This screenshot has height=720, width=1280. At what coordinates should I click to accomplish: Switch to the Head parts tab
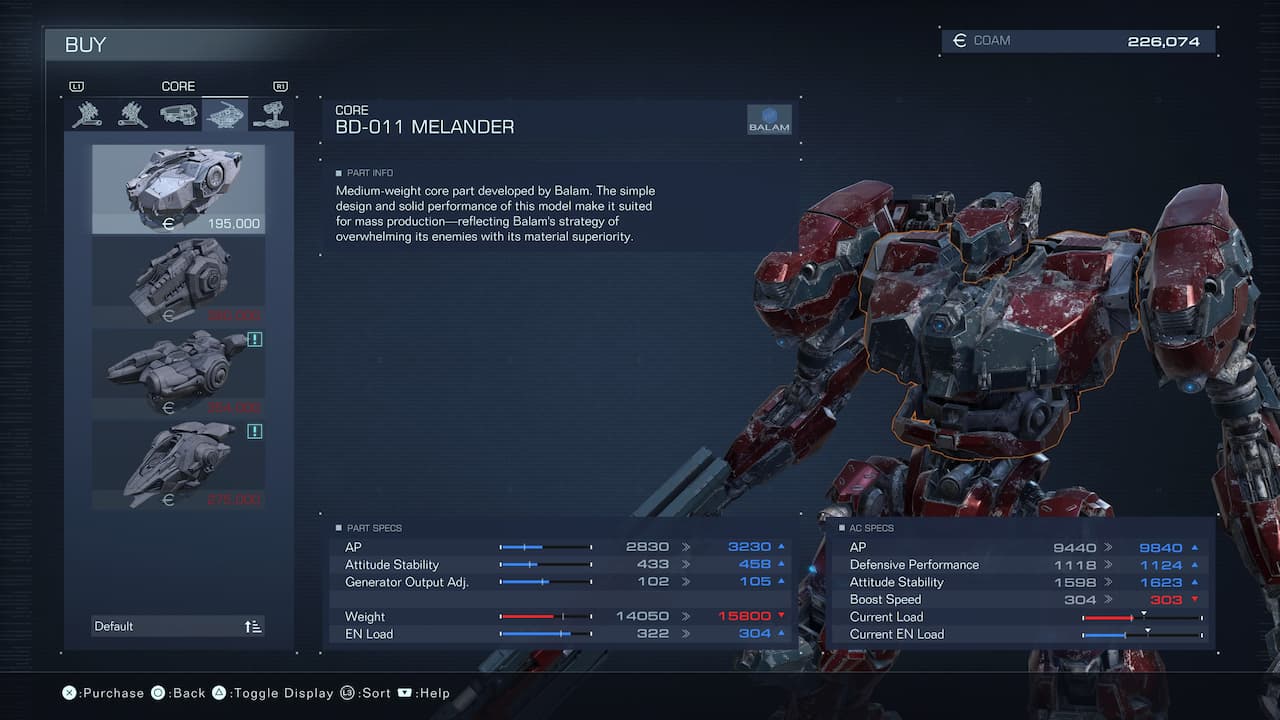(x=179, y=115)
